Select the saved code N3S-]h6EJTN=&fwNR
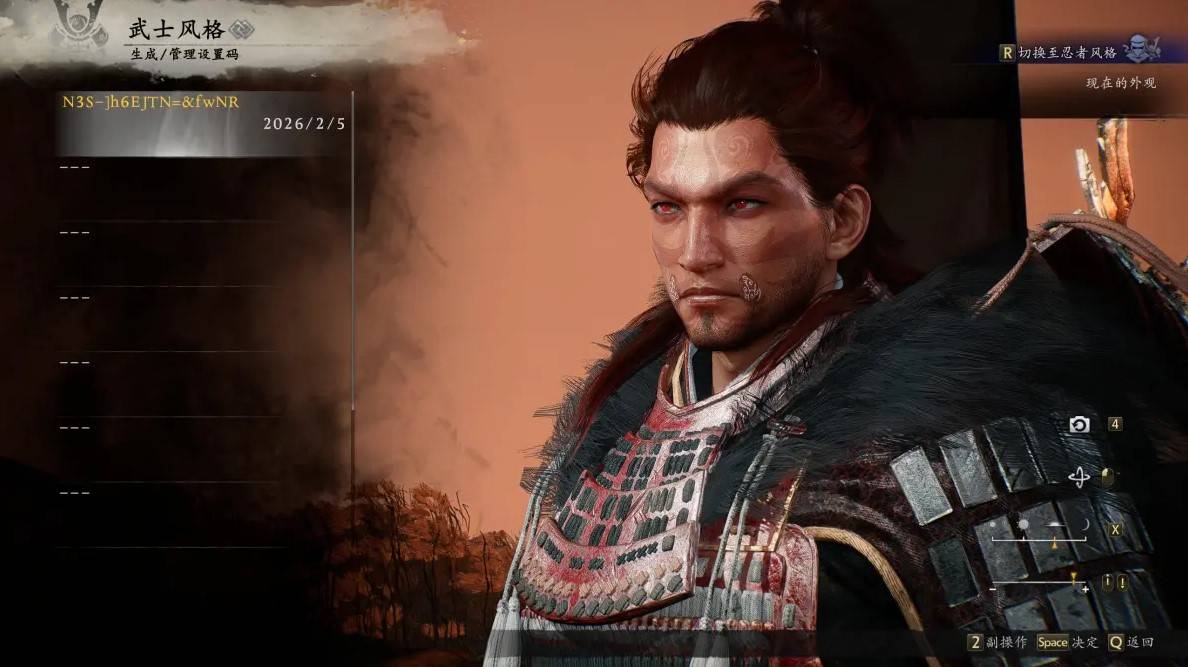This screenshot has height=667, width=1188. pos(152,102)
